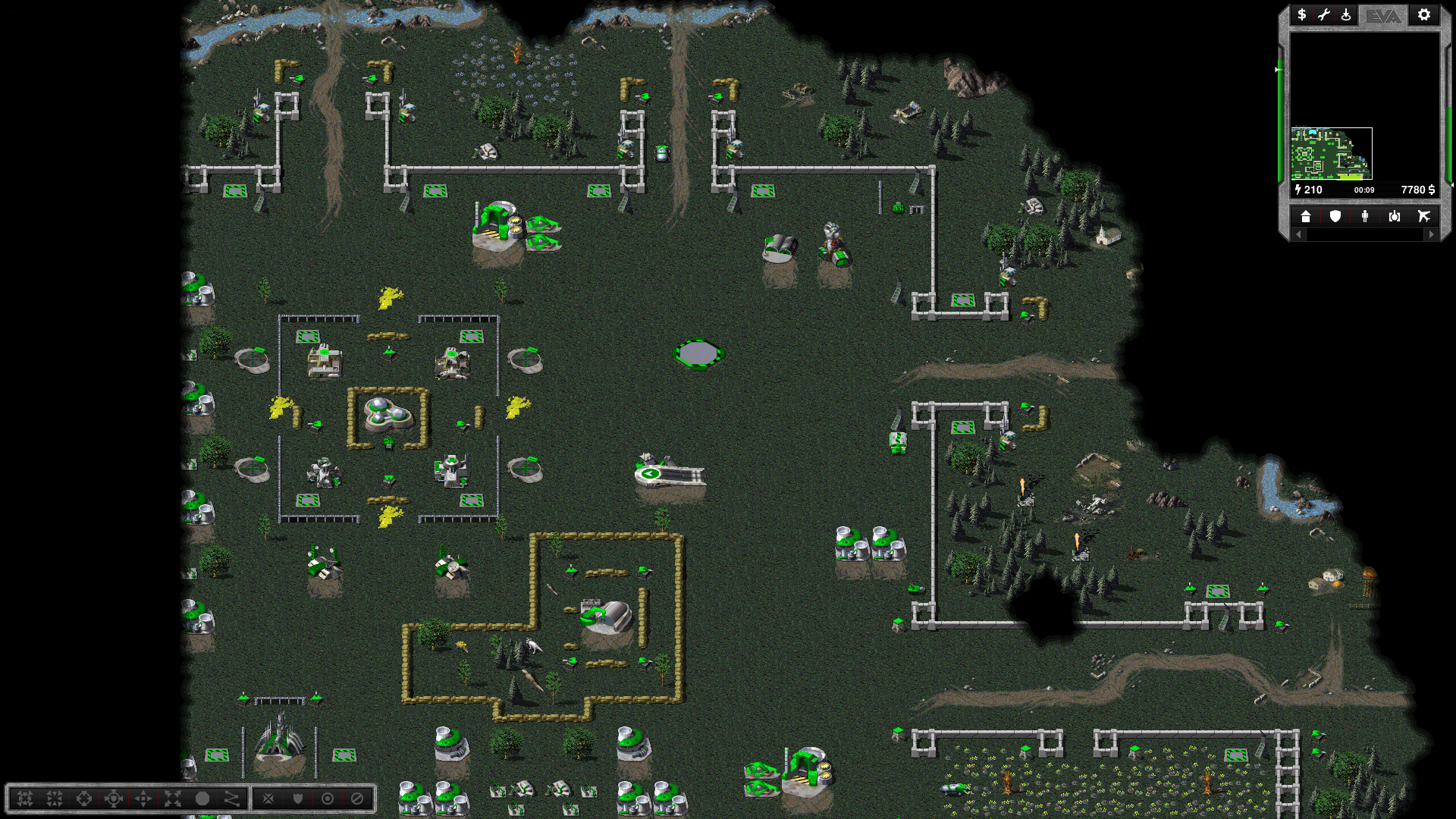
Task: Select the place beacon button
Action: tap(1346, 14)
